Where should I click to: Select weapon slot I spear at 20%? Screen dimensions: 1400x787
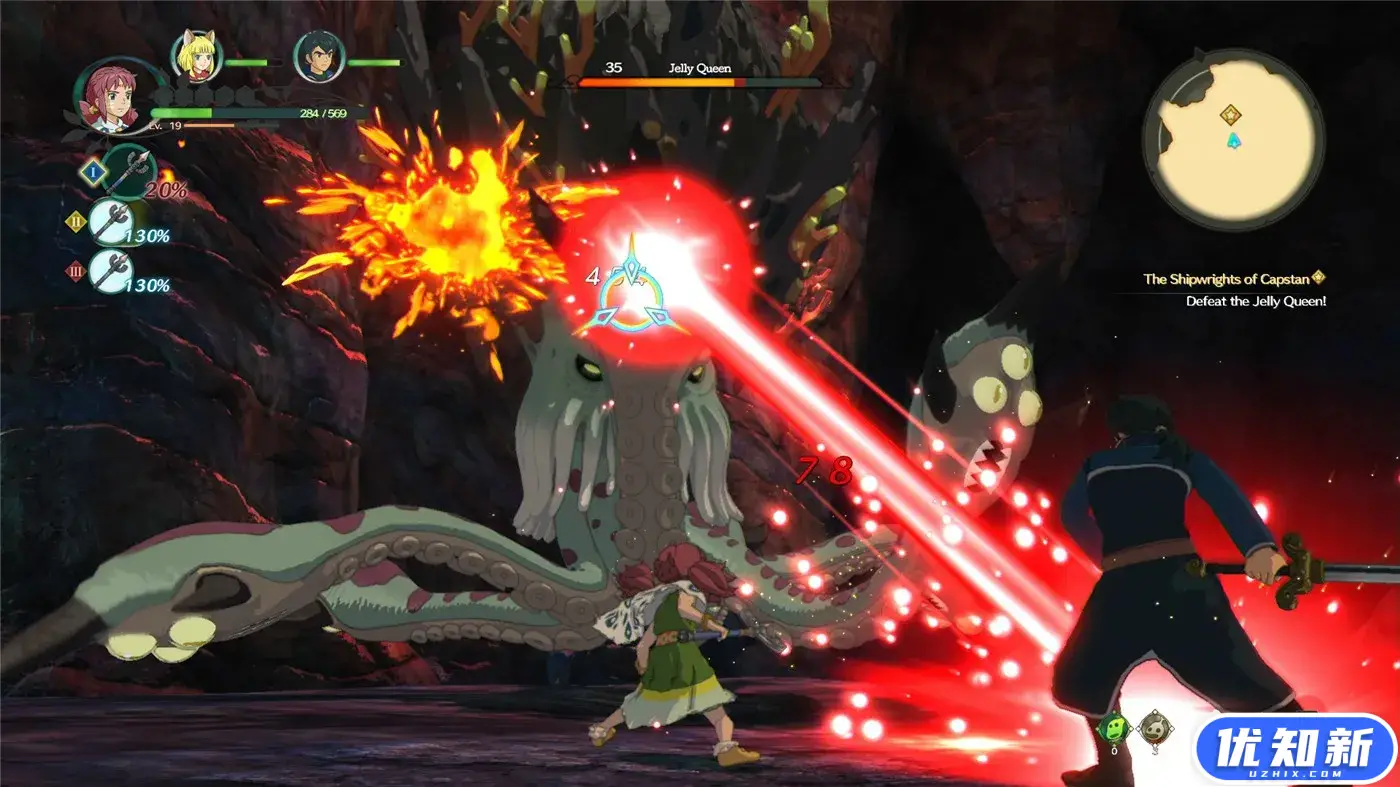coord(128,171)
